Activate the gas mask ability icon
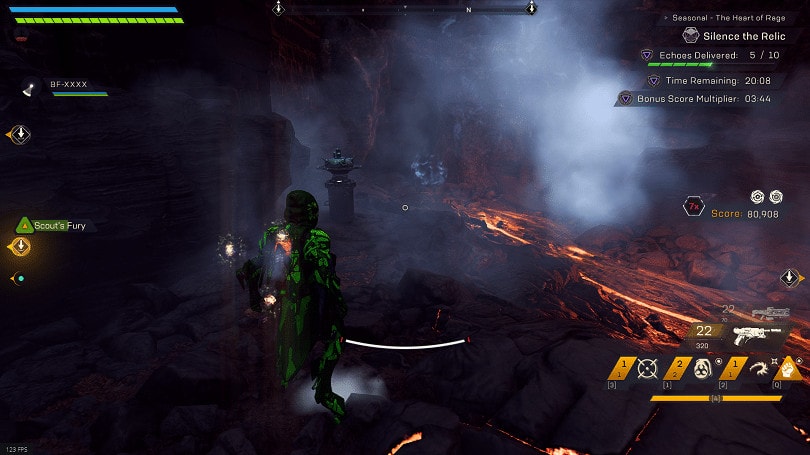The height and width of the screenshot is (455, 810). coord(702,369)
